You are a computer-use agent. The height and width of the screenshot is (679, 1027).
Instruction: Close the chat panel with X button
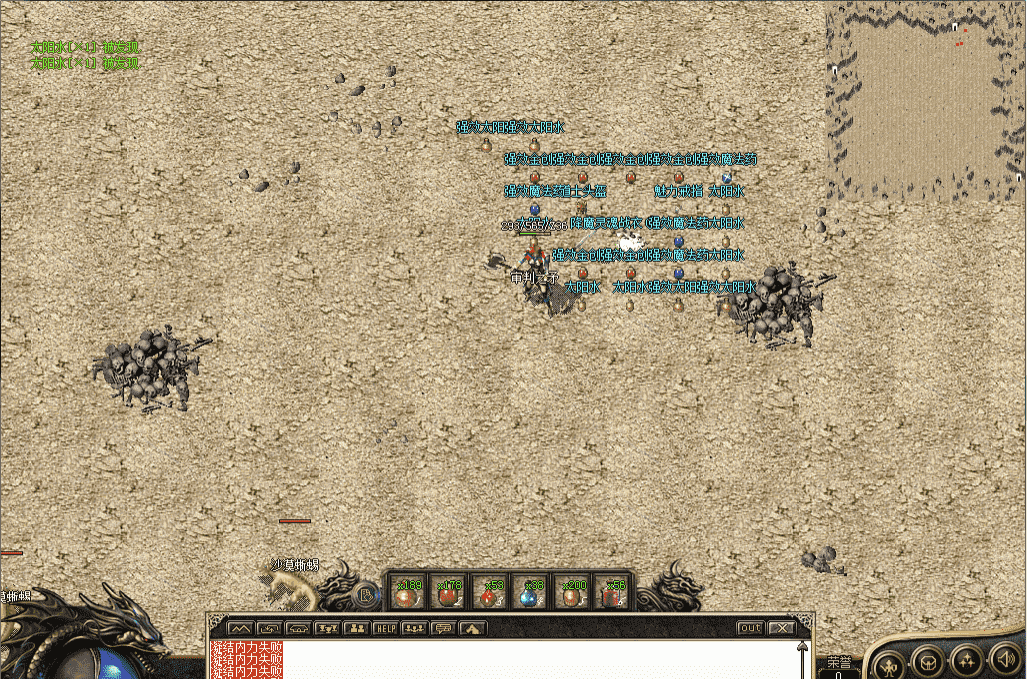pyautogui.click(x=781, y=628)
